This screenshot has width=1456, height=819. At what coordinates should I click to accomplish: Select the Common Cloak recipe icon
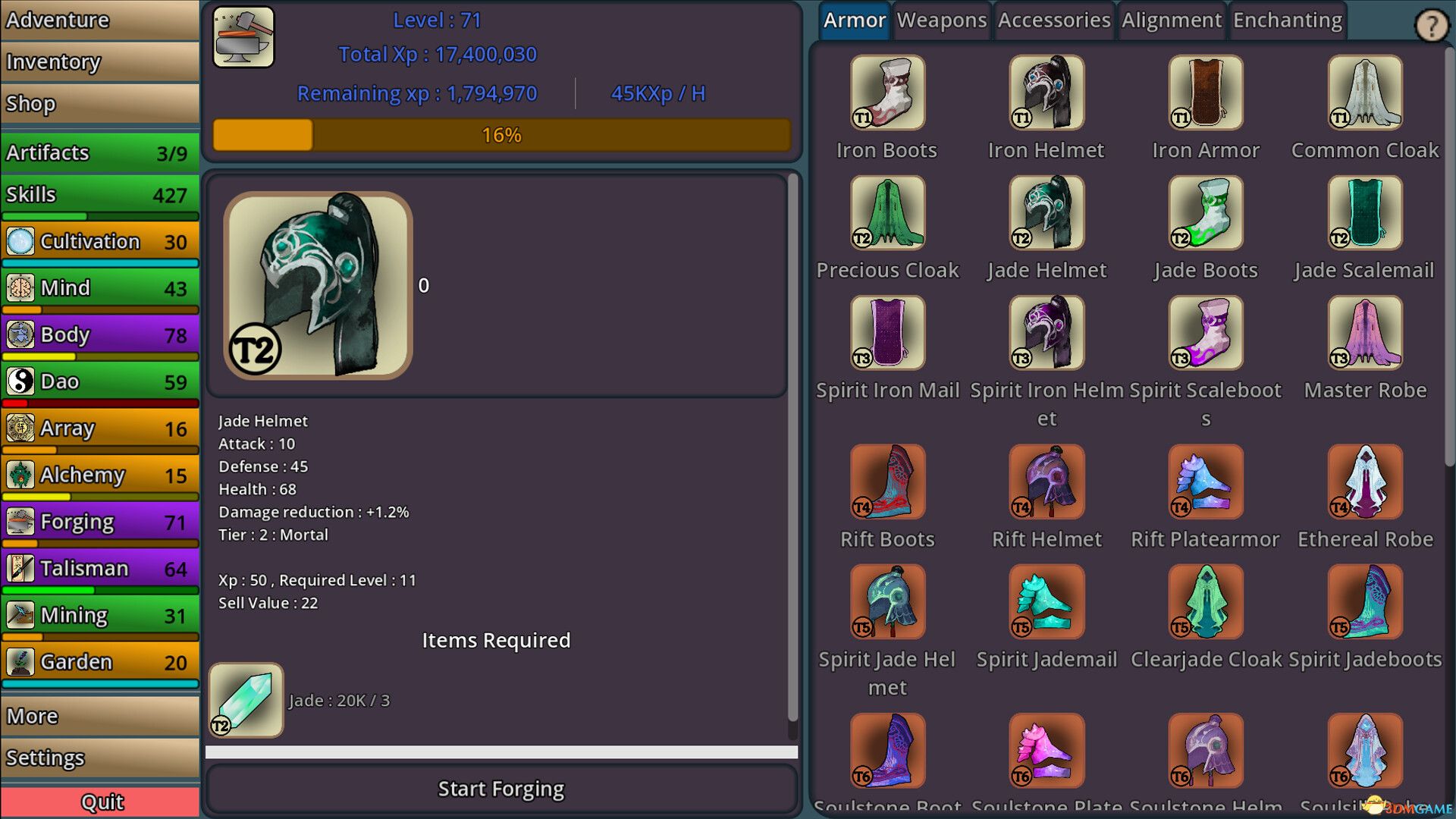tap(1364, 92)
